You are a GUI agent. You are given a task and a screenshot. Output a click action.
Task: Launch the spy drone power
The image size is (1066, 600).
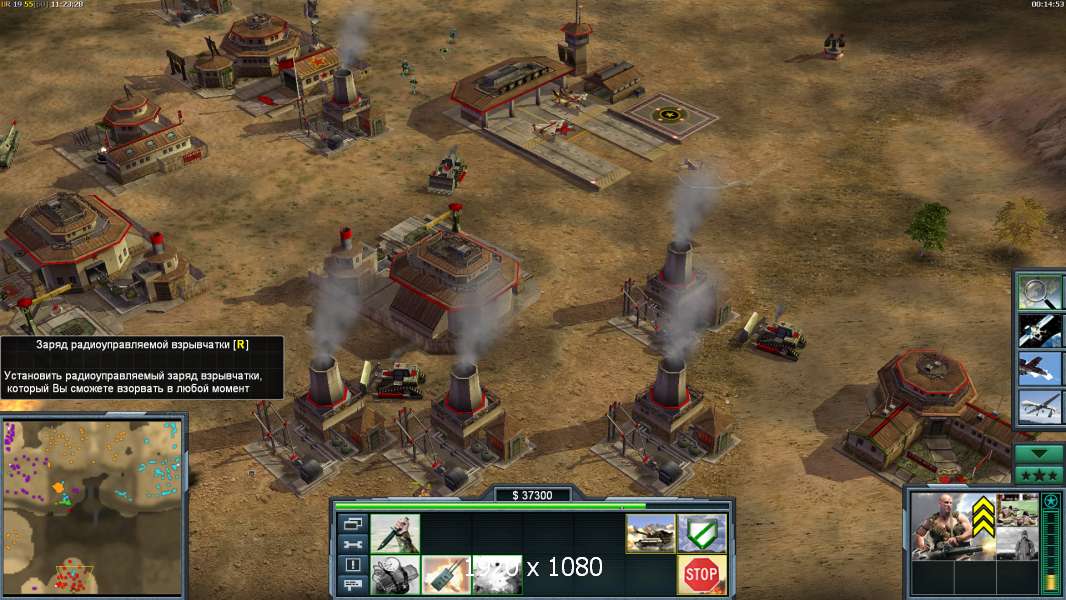click(1039, 407)
